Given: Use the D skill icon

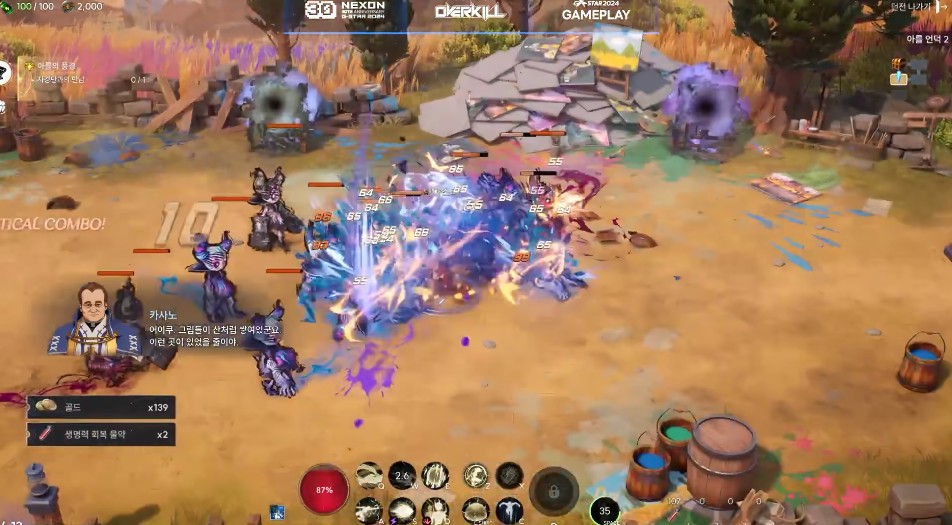Looking at the screenshot, I should 435,510.
